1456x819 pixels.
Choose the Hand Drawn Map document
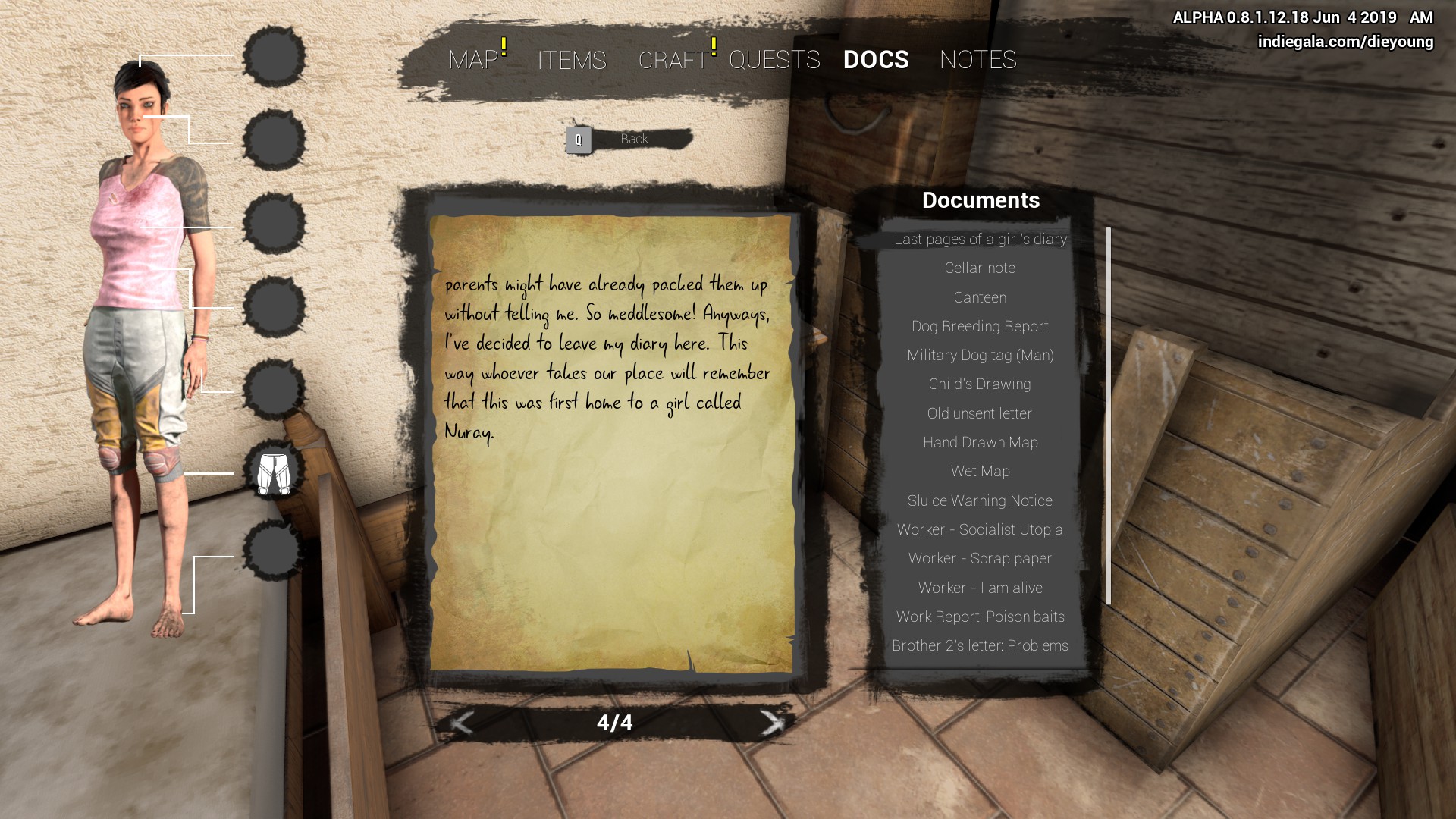[x=980, y=442]
